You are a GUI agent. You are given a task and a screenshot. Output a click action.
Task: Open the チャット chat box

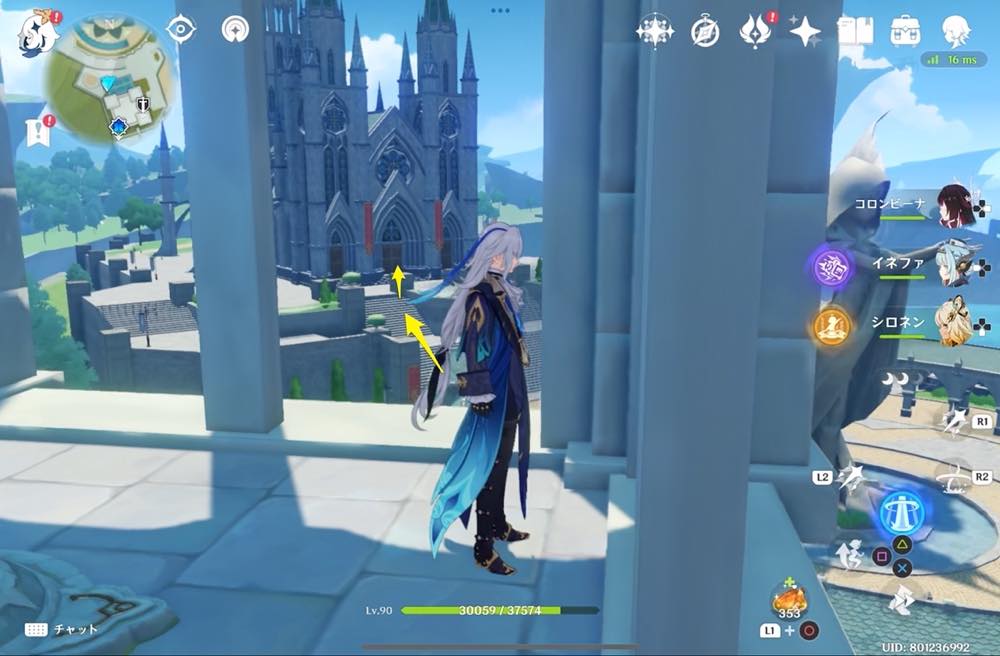coord(62,629)
